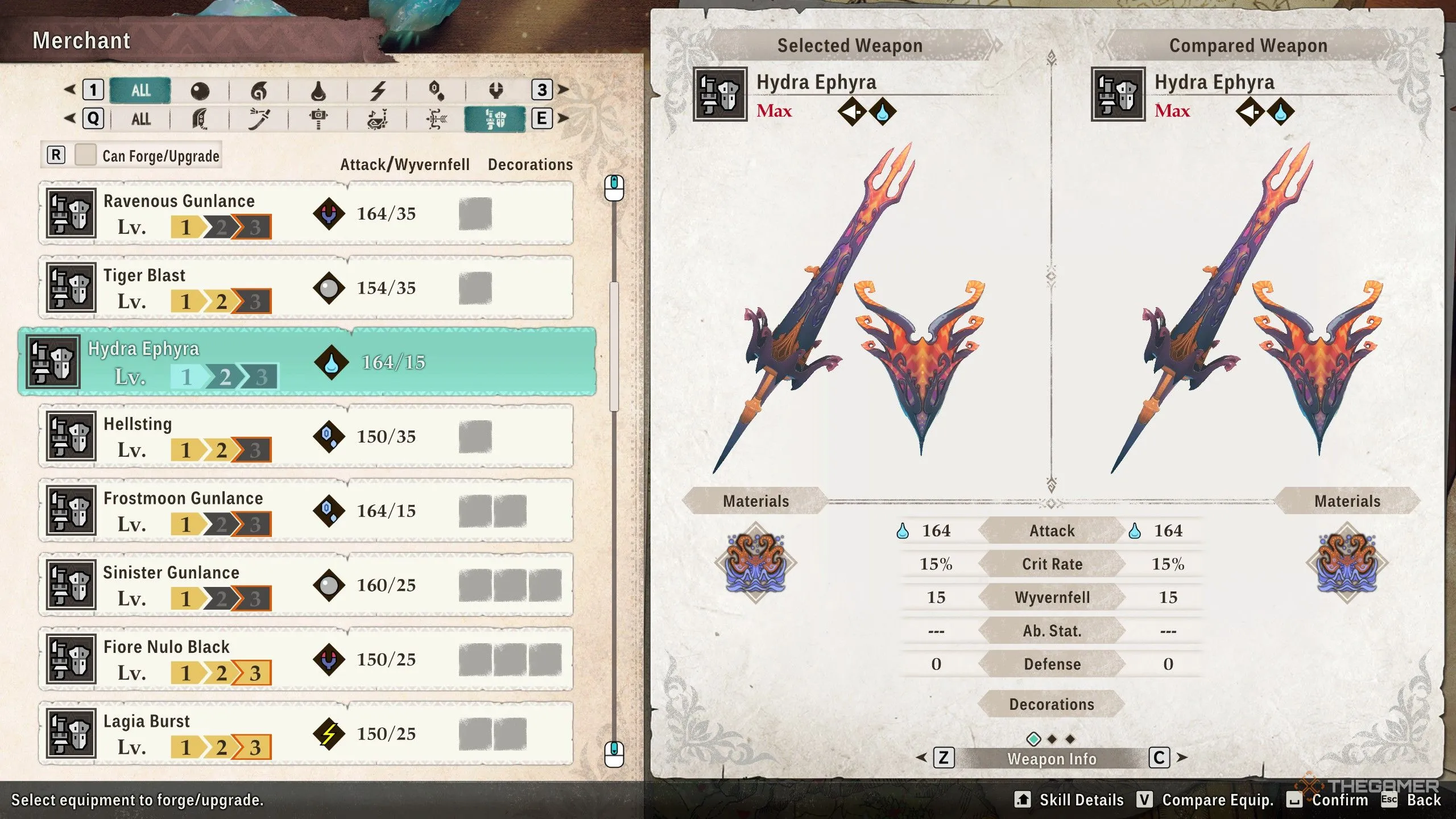Go to the next Weapon Info page arrow

click(1182, 758)
